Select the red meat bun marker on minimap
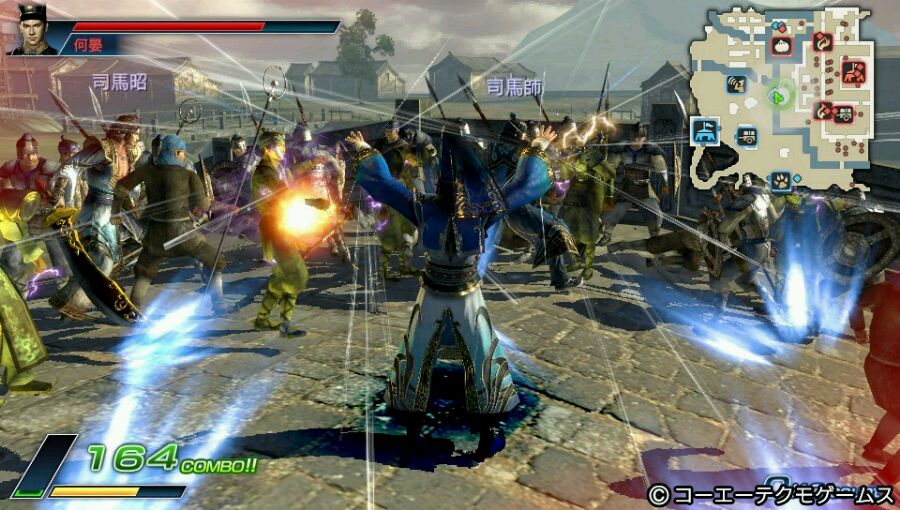Viewport: 900px width, 510px height. coord(782,44)
